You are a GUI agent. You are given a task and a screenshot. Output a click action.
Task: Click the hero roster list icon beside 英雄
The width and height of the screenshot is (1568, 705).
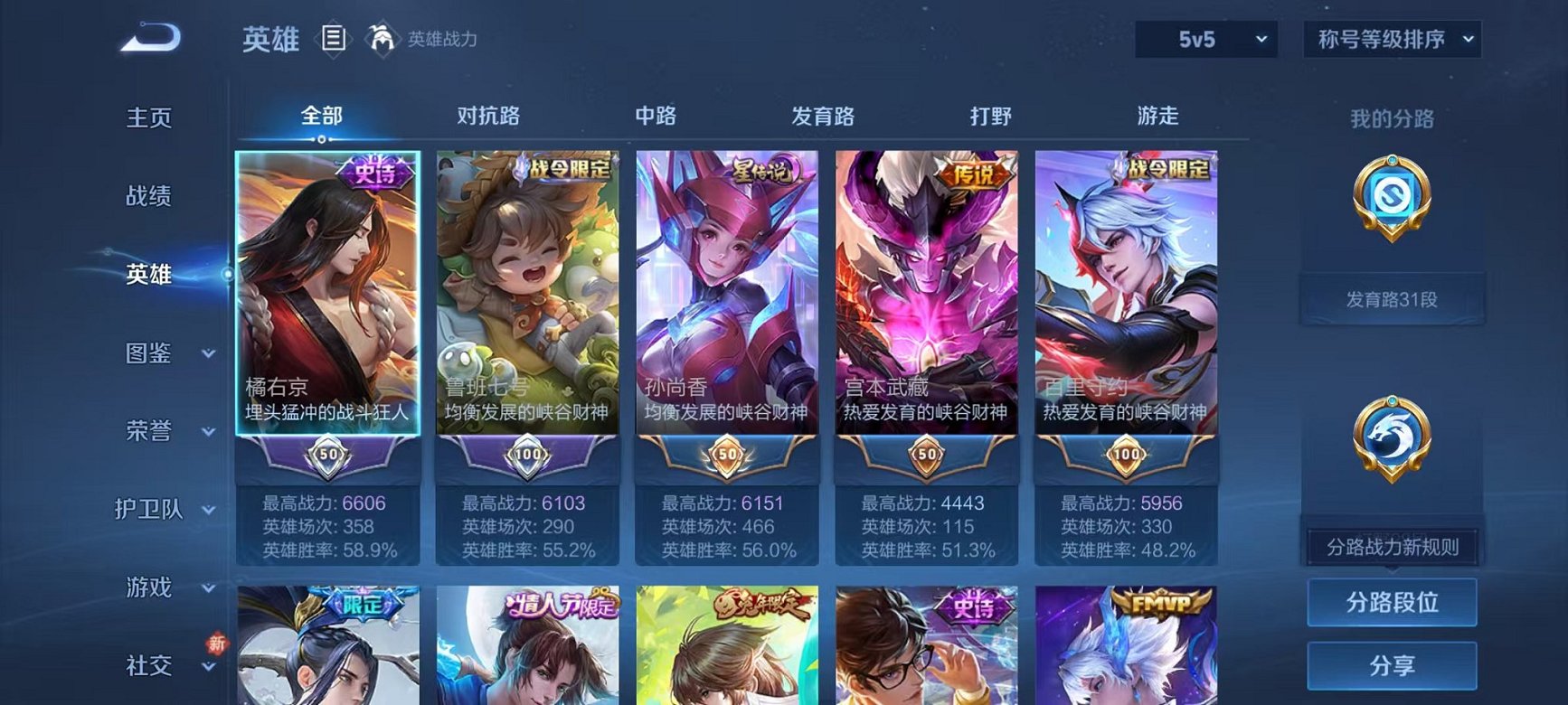click(x=335, y=38)
